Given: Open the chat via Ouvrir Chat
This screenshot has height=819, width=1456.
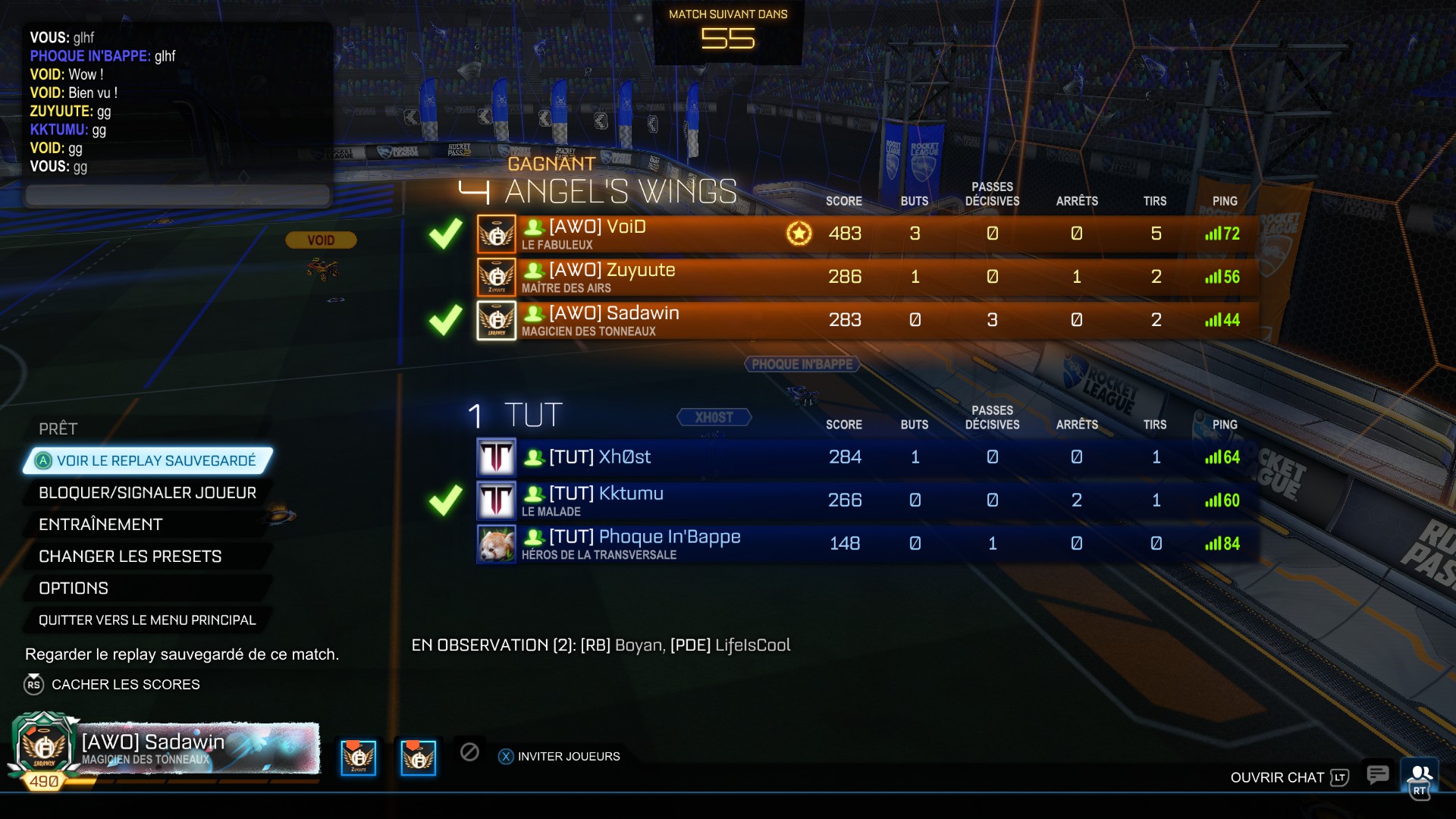Looking at the screenshot, I should 1288,777.
